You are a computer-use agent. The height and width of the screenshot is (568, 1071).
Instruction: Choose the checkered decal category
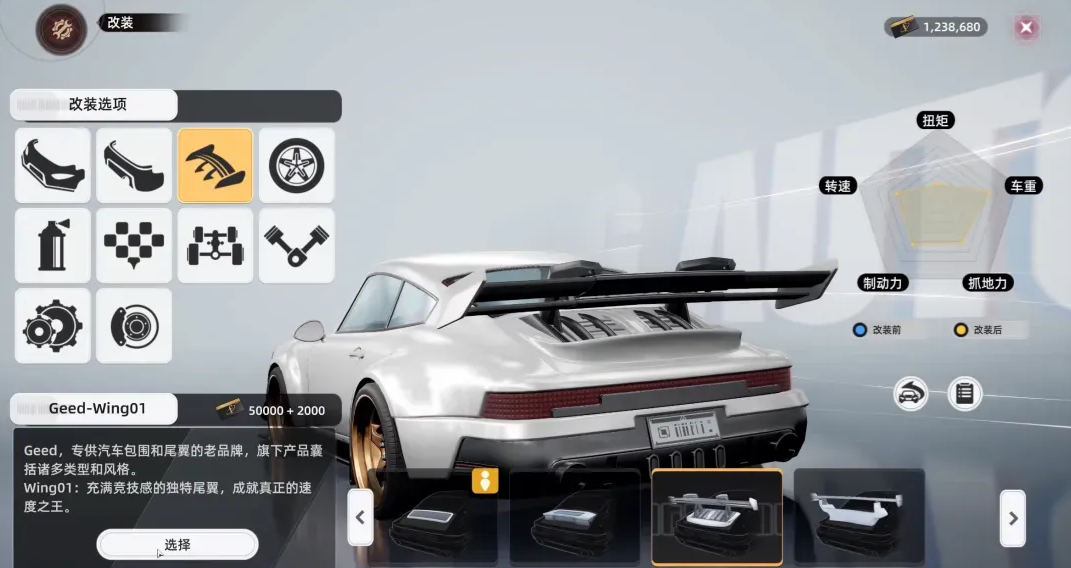(x=134, y=246)
